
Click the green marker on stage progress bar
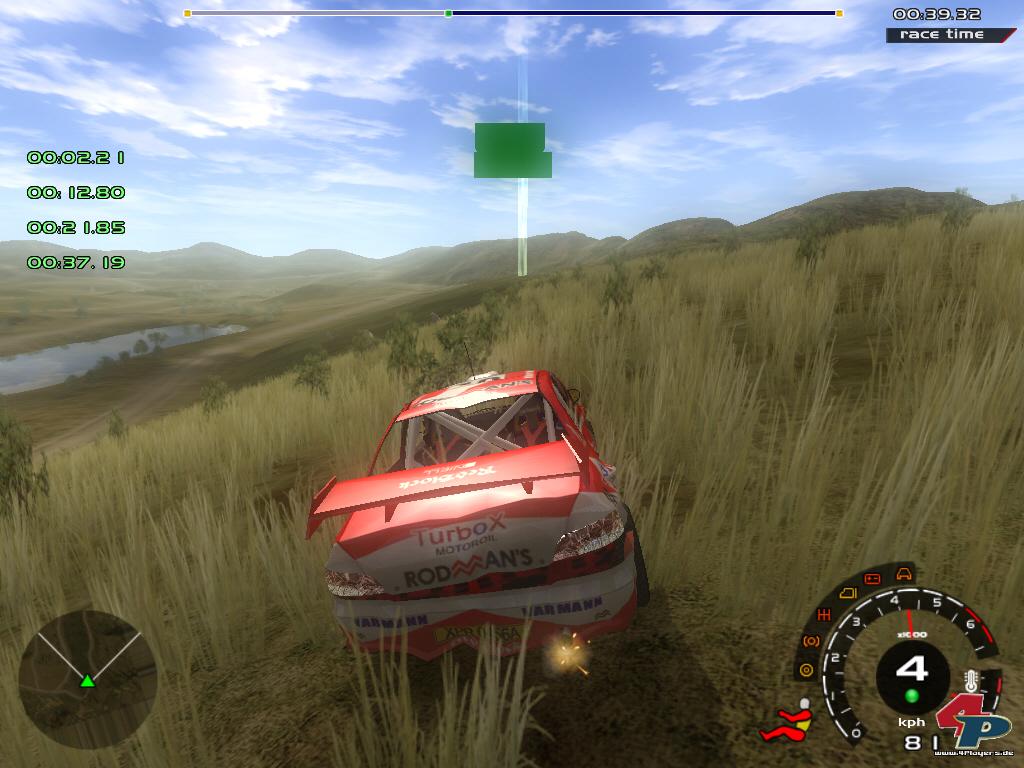click(x=448, y=14)
